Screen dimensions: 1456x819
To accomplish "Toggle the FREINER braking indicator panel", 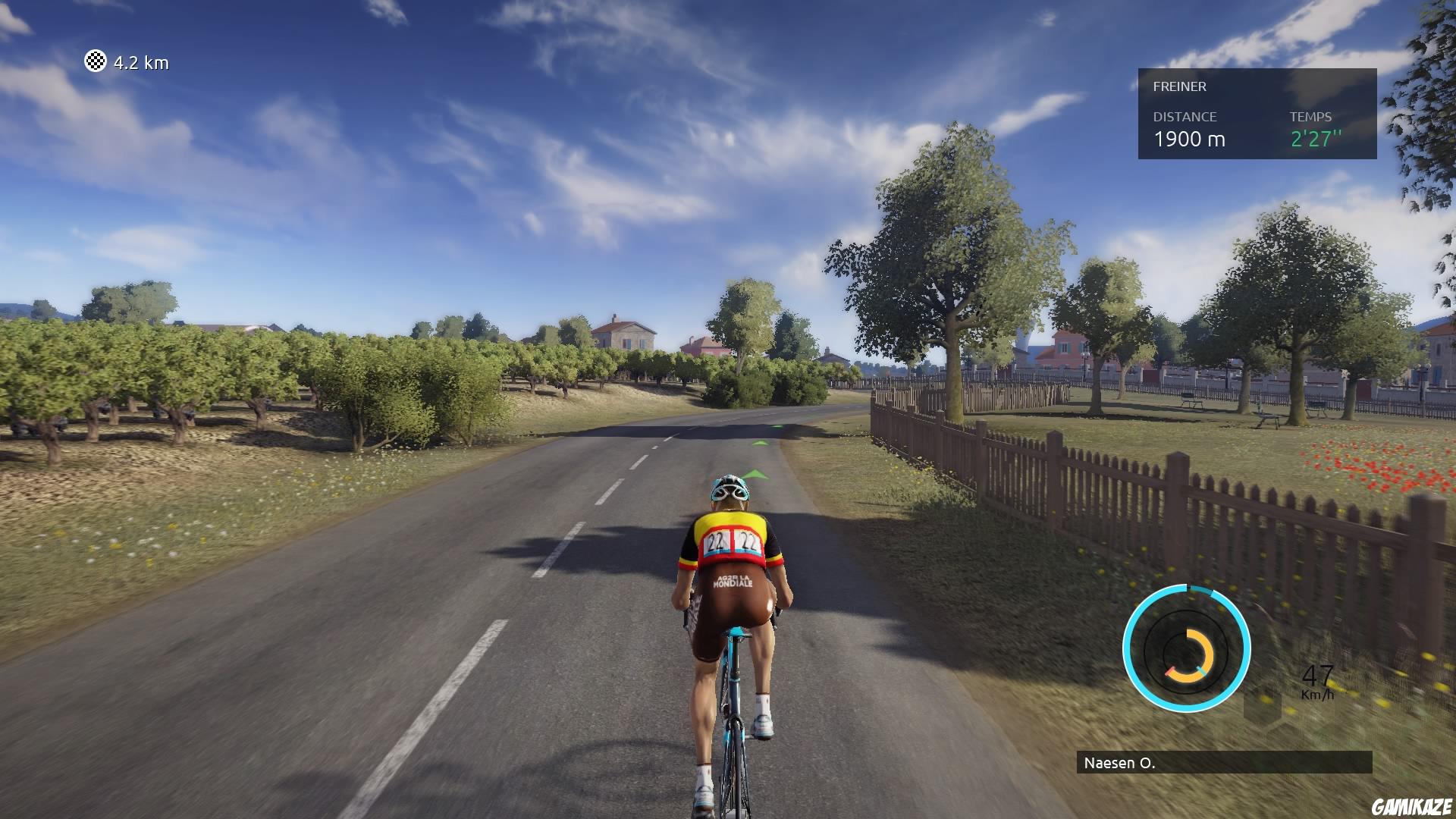I will (1259, 114).
